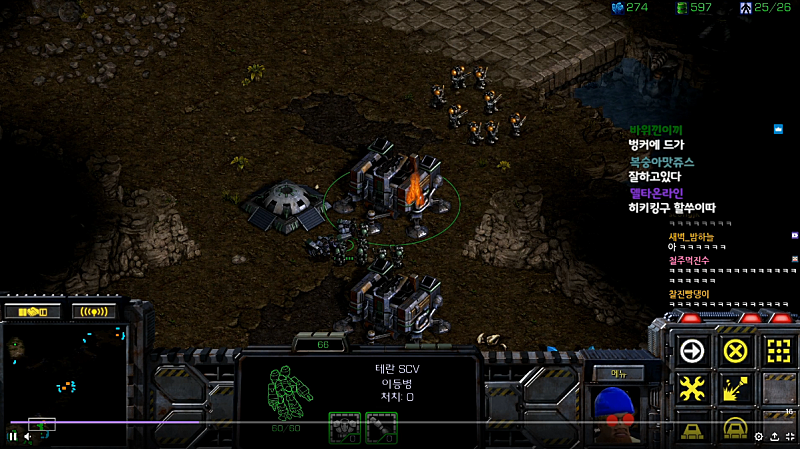
Task: Choose the Gather resources command icon
Action: 735,388
